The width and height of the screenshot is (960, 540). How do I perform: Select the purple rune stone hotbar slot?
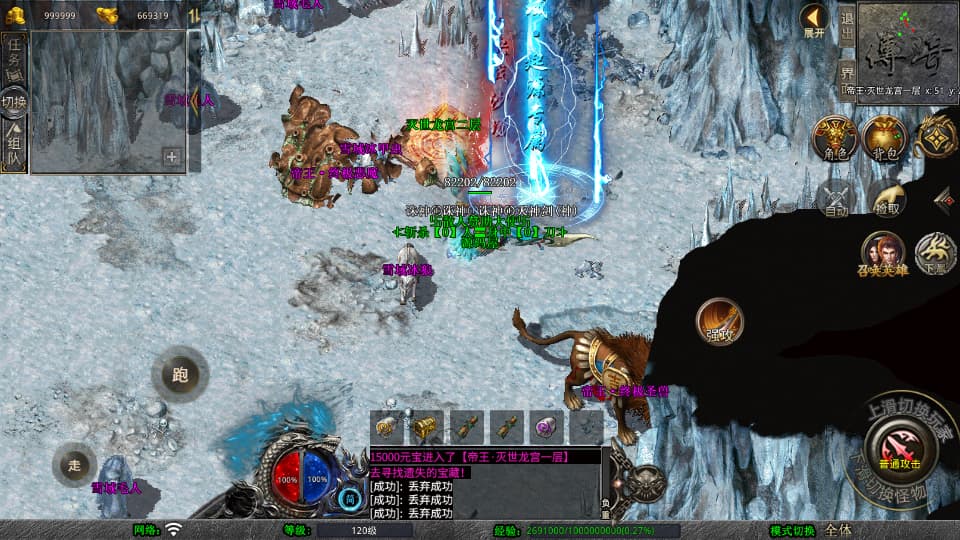click(547, 427)
